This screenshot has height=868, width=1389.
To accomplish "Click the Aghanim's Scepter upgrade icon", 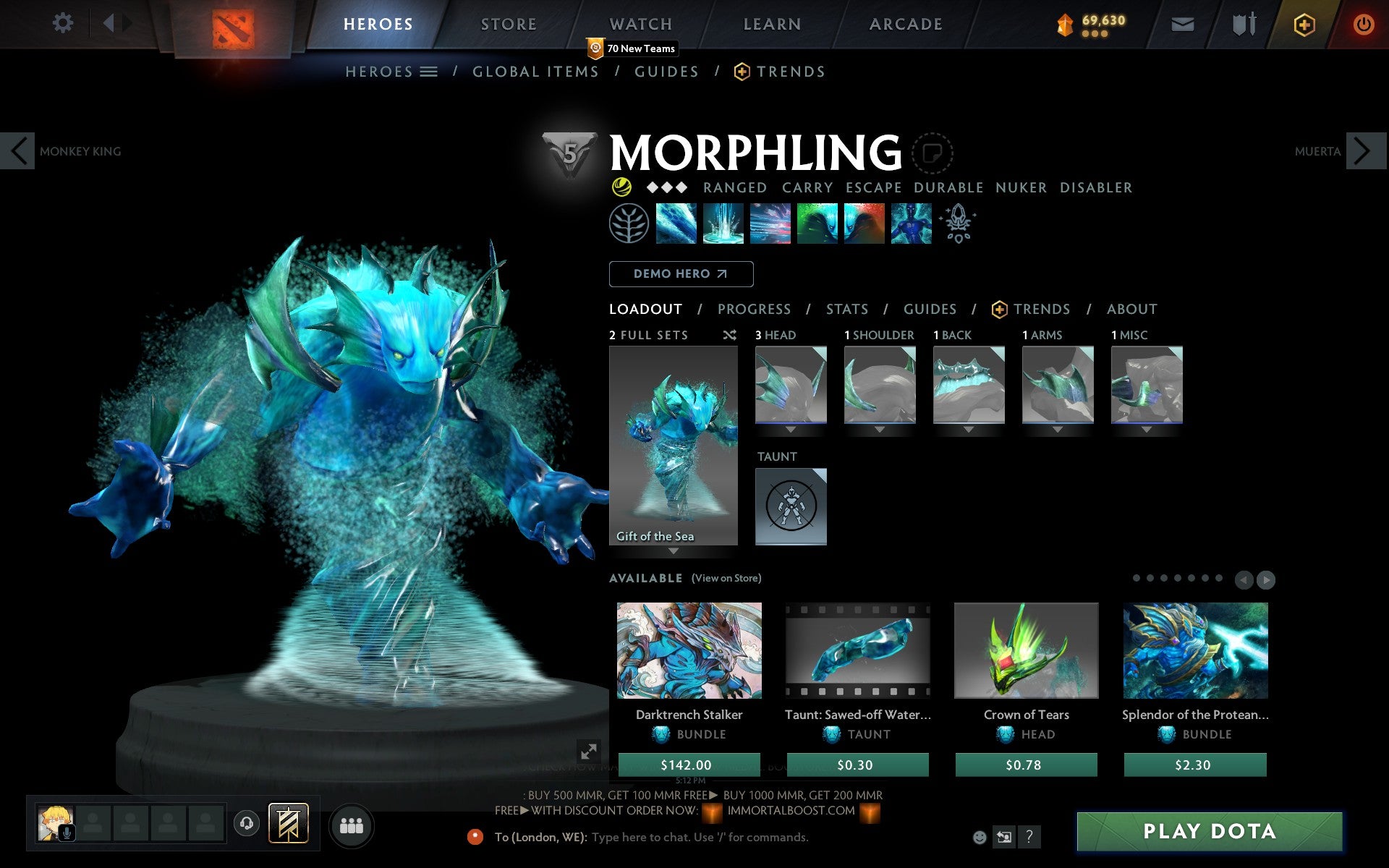I will tap(956, 223).
